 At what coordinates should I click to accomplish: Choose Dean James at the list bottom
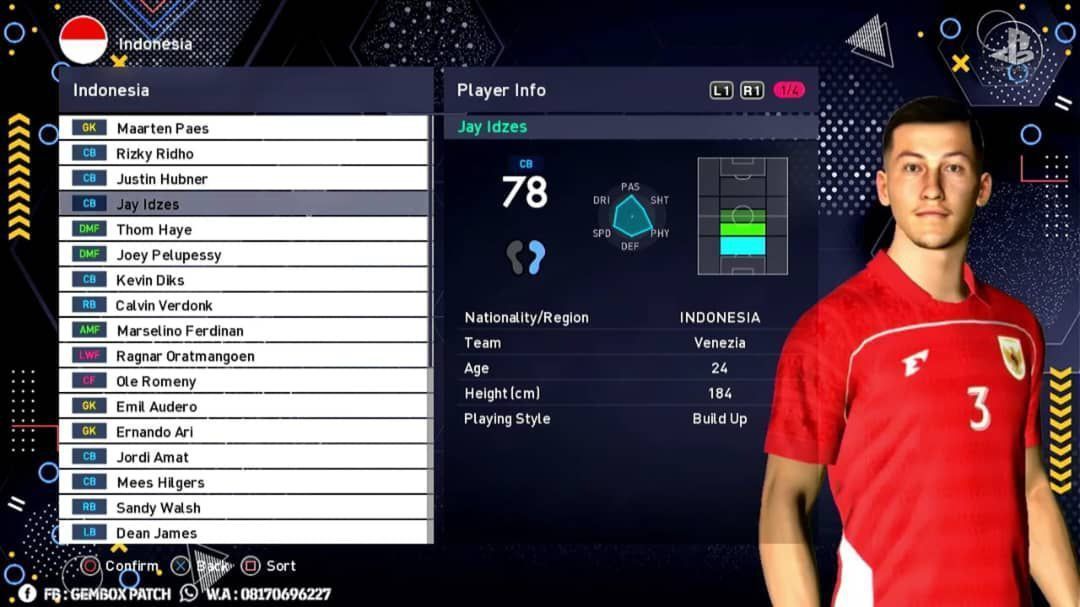[243, 533]
